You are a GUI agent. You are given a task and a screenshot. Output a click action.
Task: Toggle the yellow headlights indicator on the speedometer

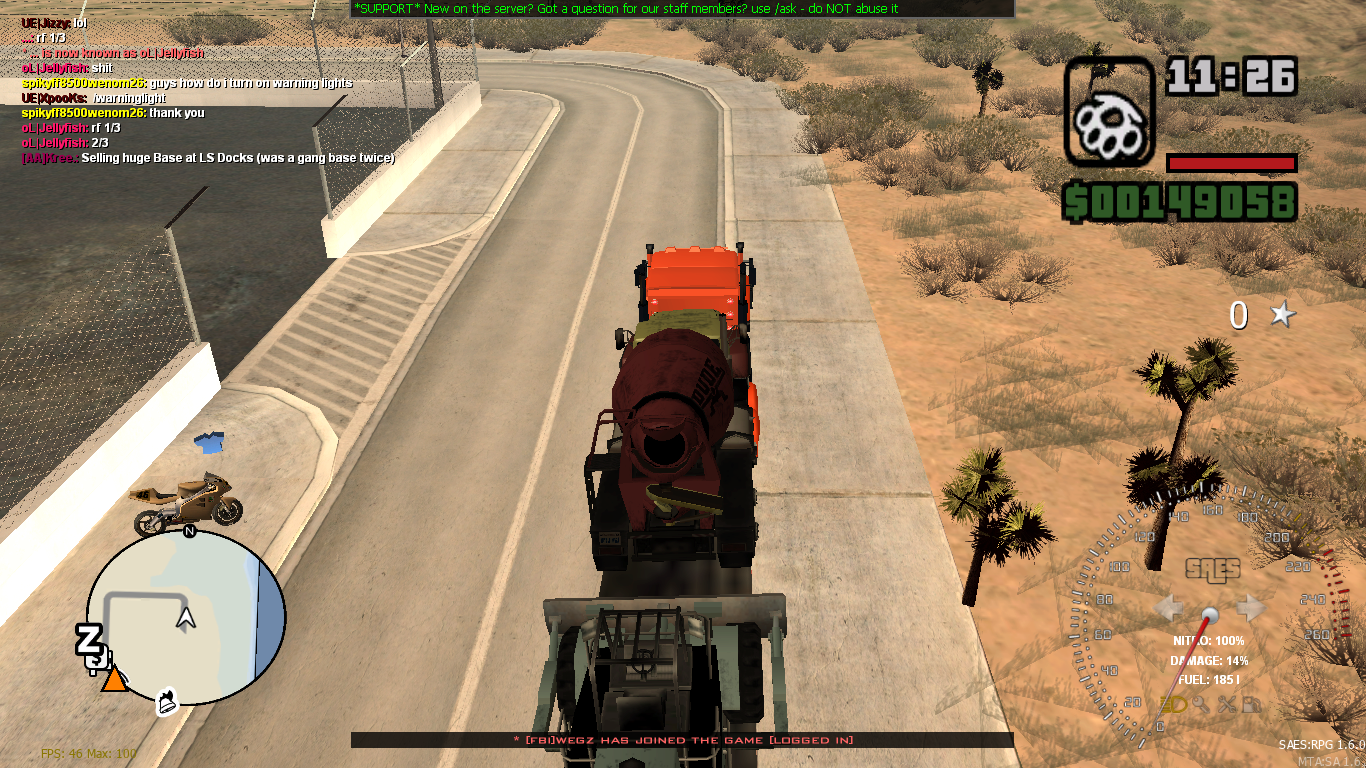point(1172,703)
